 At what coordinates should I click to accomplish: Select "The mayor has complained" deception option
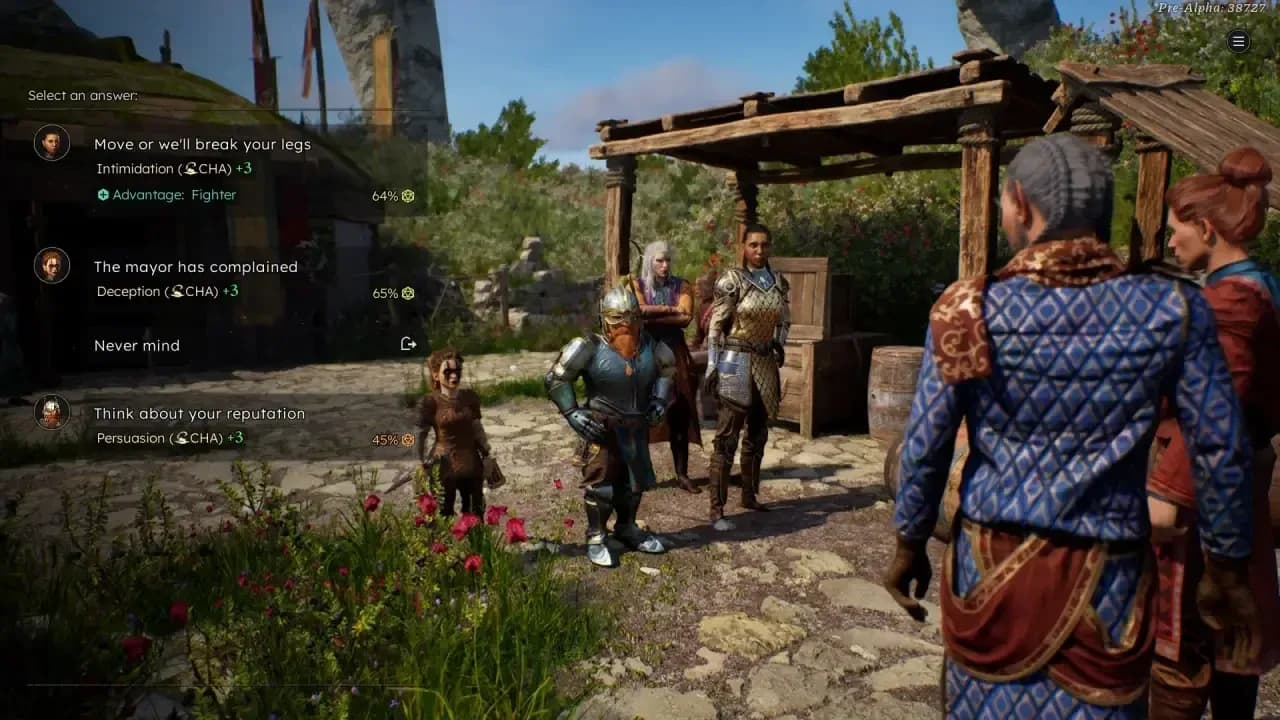[196, 267]
